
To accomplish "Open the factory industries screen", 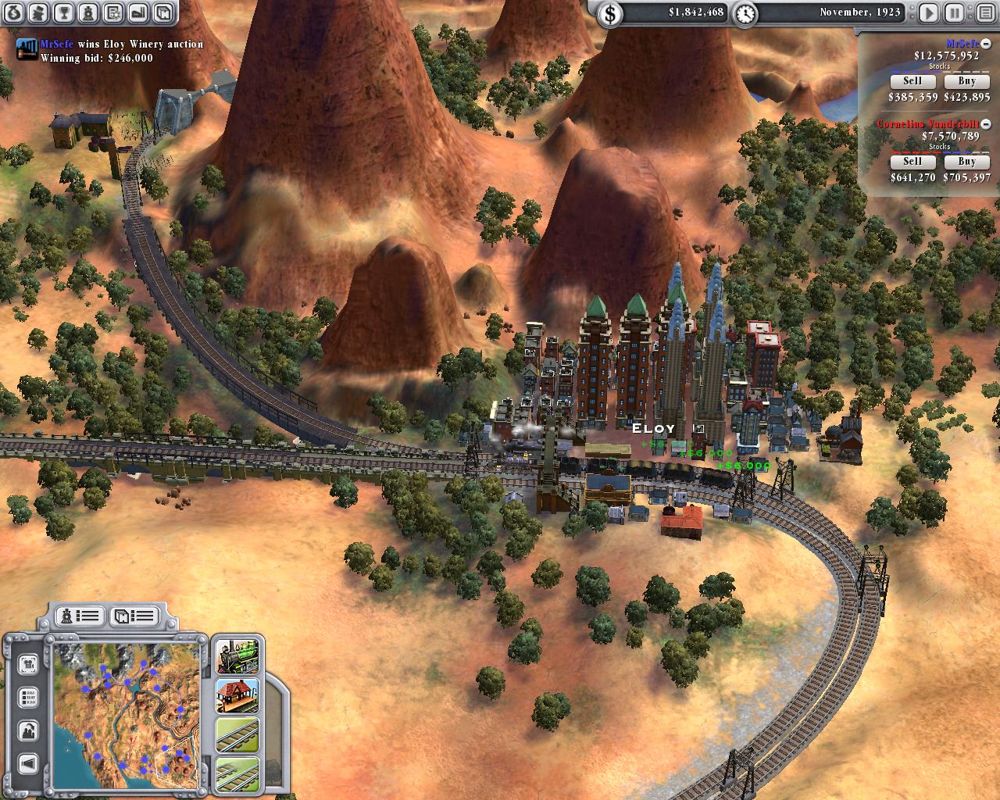I will point(138,13).
